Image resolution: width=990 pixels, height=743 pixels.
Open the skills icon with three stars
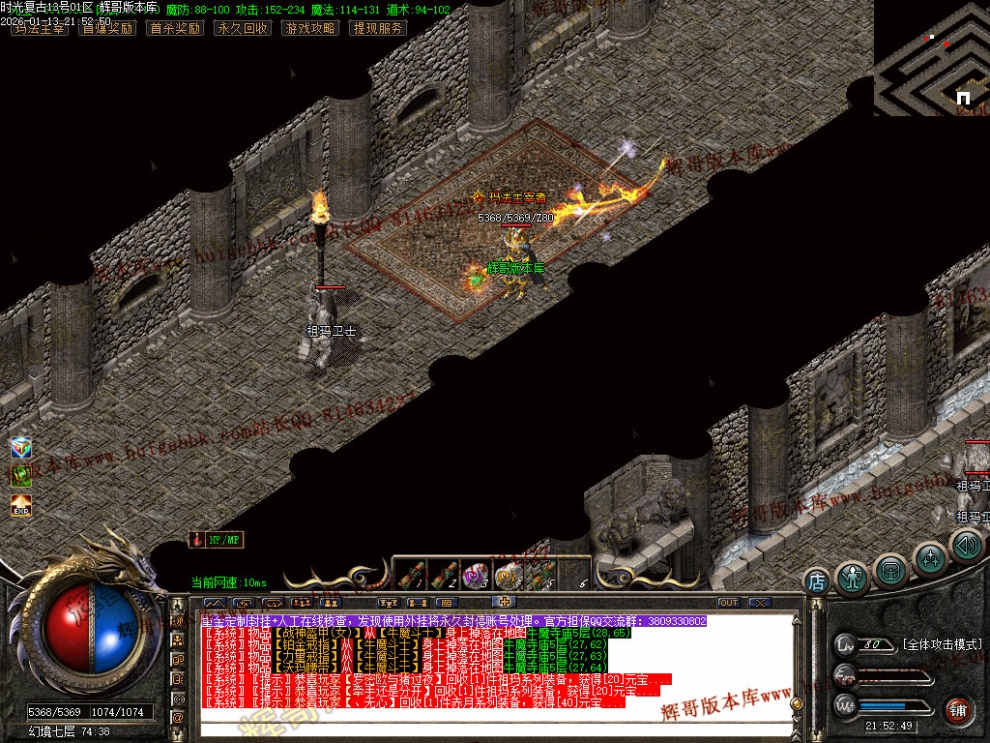930,559
